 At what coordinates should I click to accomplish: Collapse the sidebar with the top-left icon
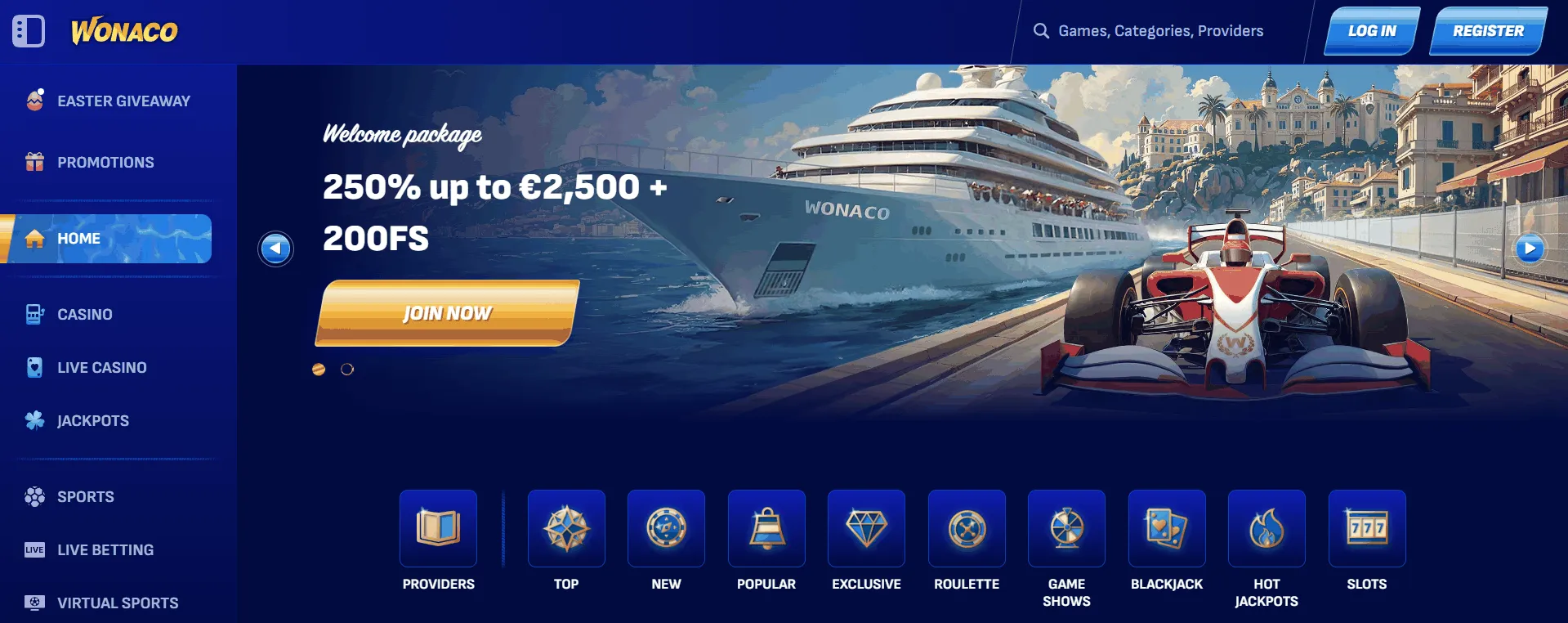[29, 30]
